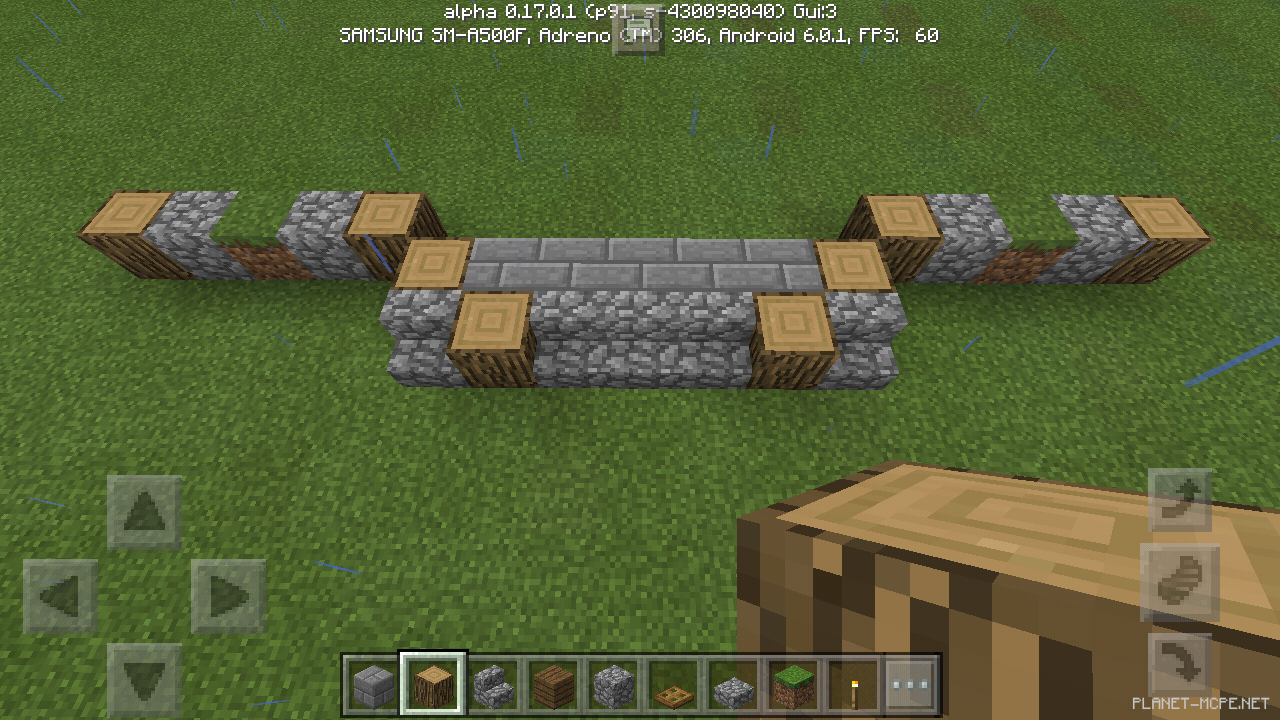The width and height of the screenshot is (1280, 720).
Task: Select the mossy cobblestone block
Action: [x=732, y=684]
